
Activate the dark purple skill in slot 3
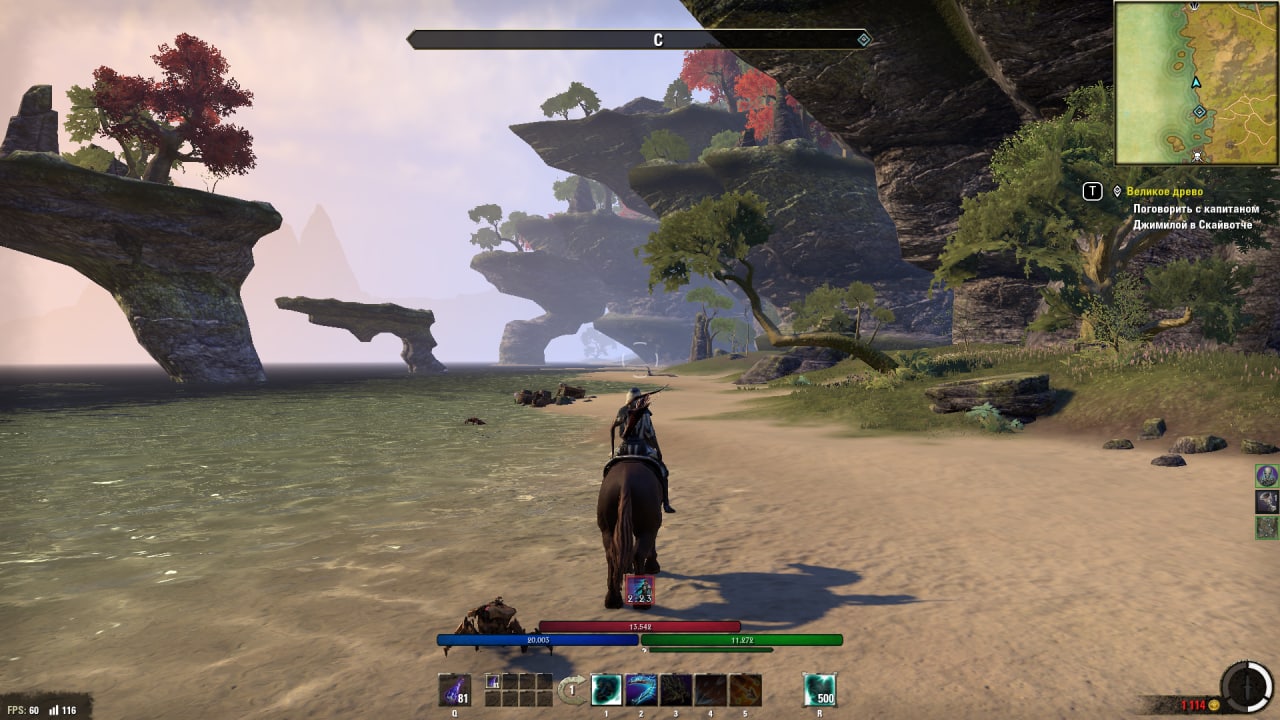(676, 690)
